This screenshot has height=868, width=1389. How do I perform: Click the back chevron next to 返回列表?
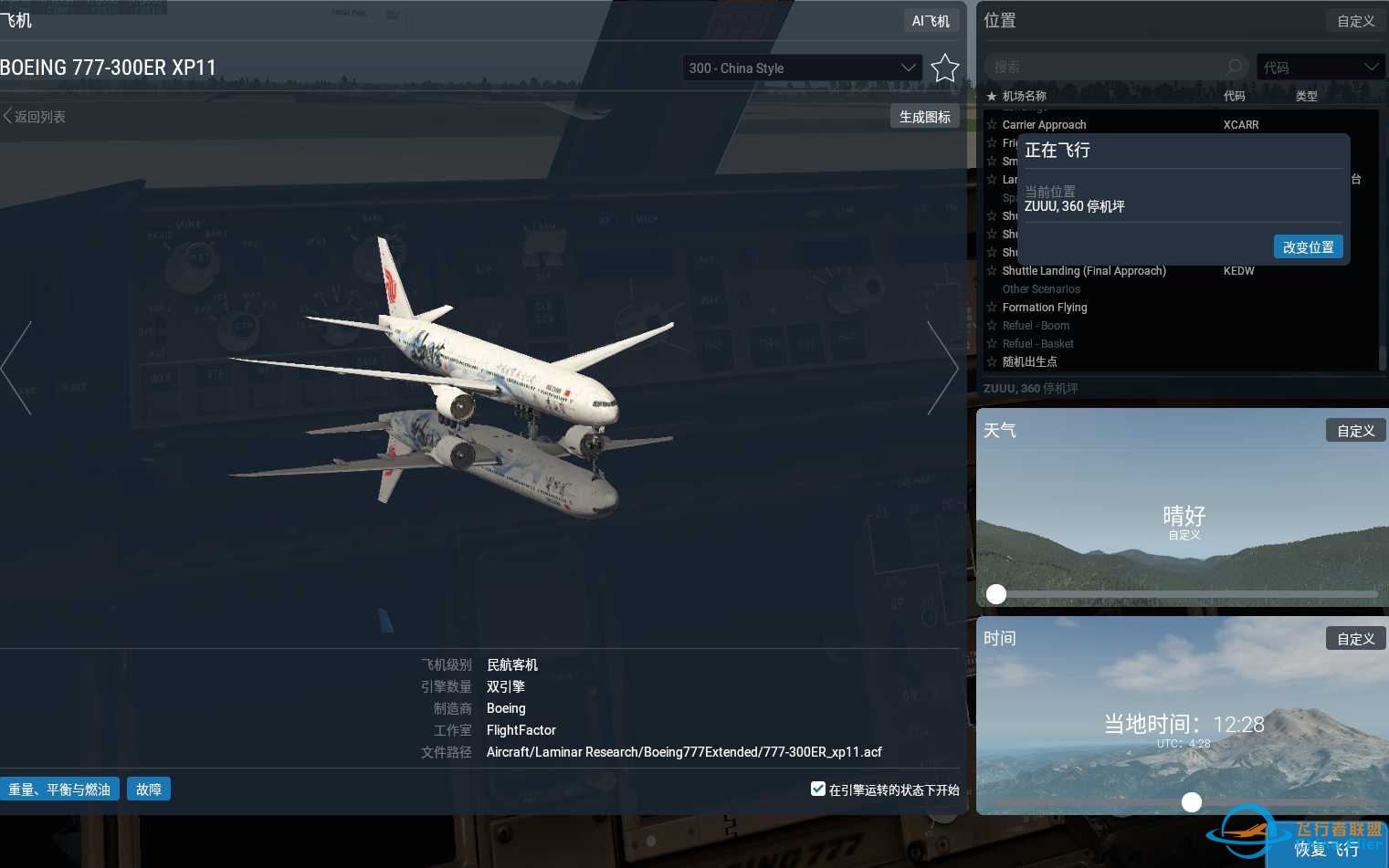tap(7, 116)
